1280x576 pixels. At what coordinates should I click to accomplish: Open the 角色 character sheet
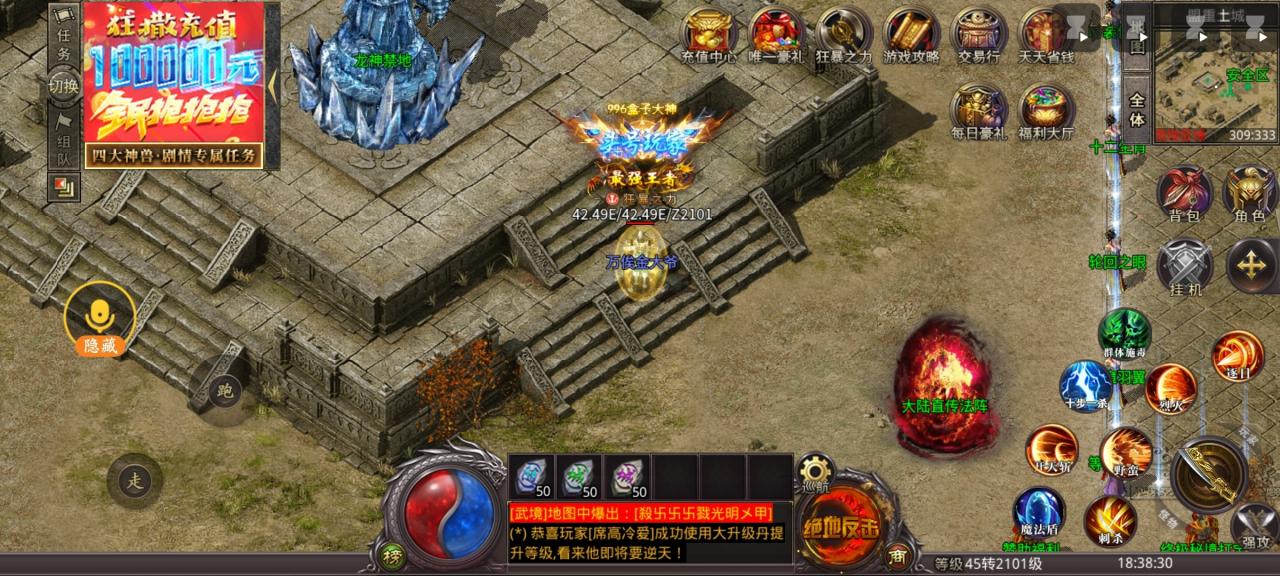point(1250,191)
